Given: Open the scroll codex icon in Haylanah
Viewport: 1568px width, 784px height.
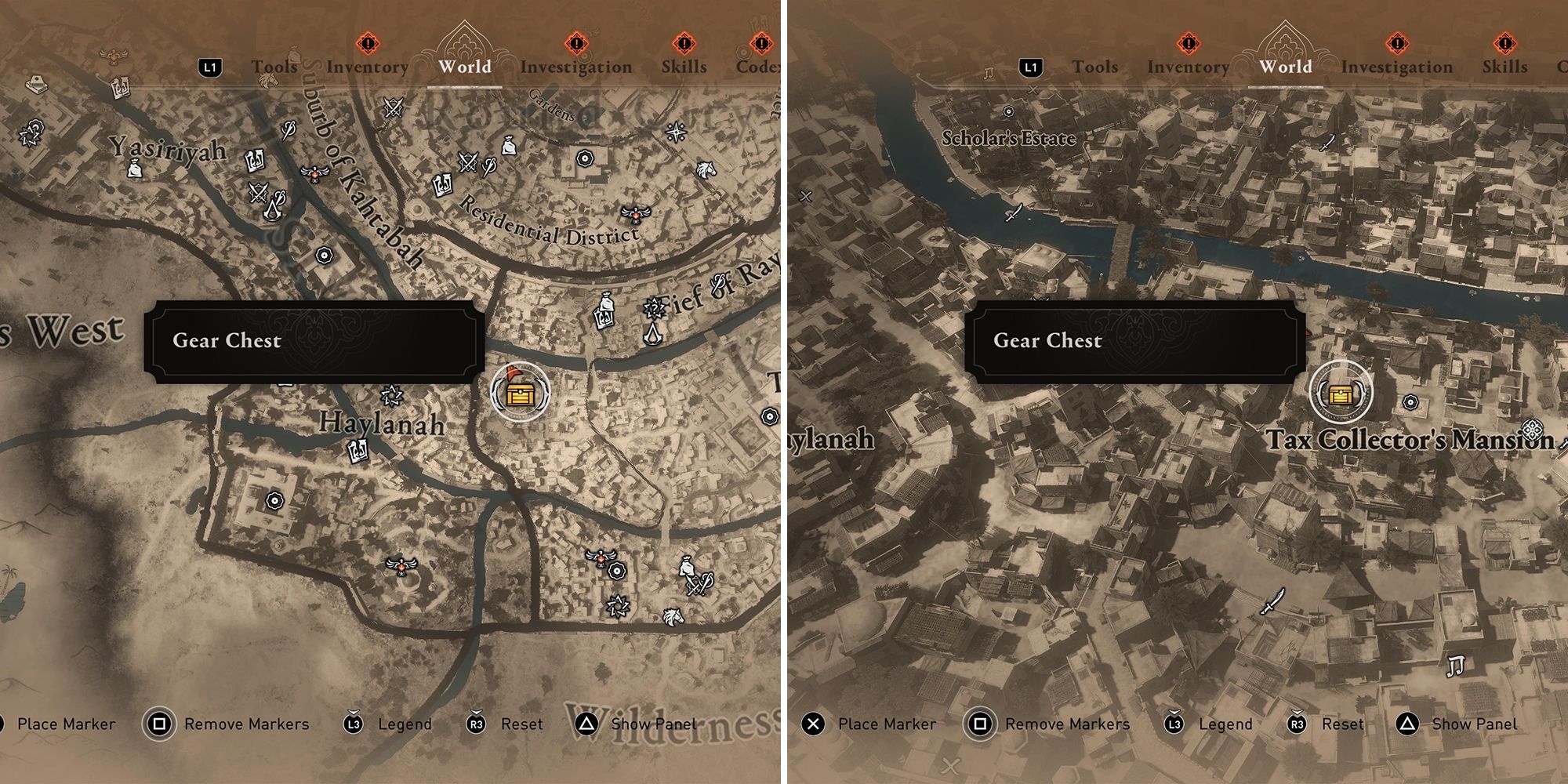Looking at the screenshot, I should (358, 451).
